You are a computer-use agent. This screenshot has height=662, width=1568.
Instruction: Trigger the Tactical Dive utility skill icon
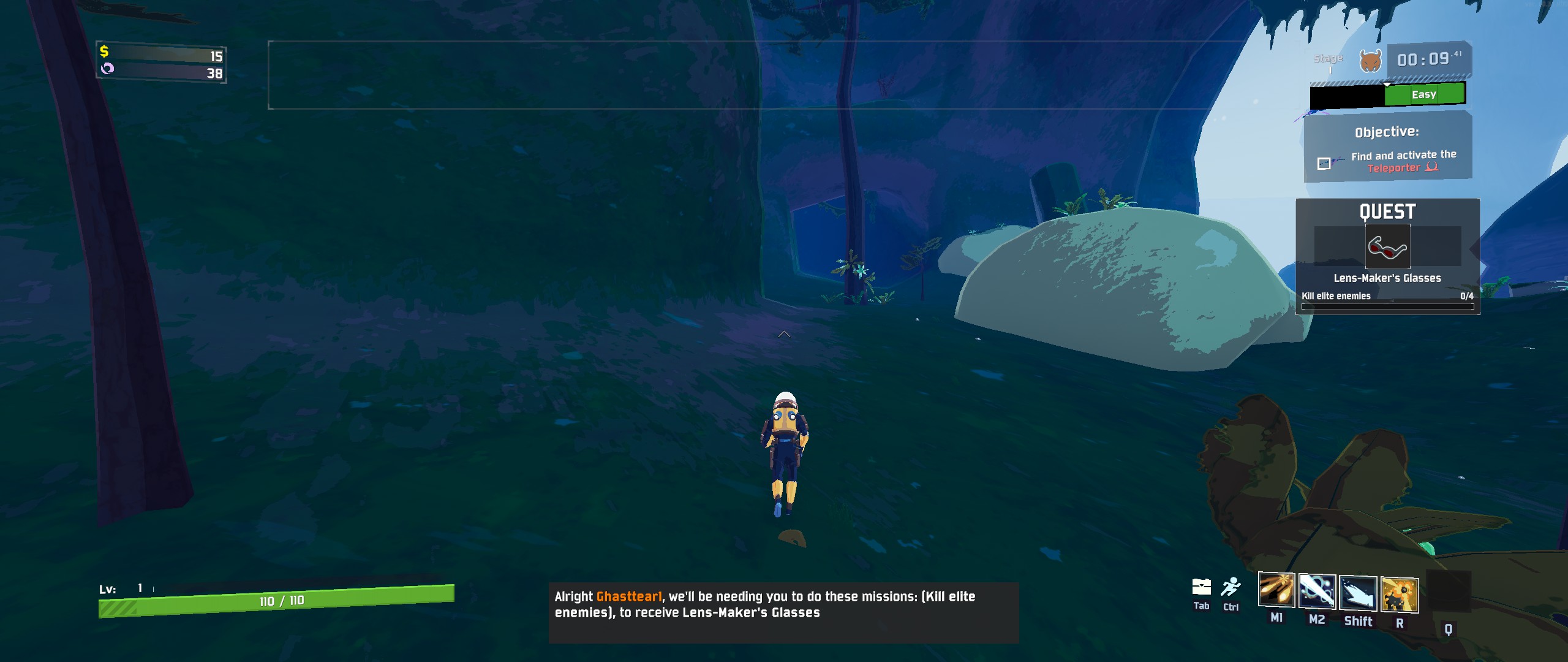click(1358, 593)
